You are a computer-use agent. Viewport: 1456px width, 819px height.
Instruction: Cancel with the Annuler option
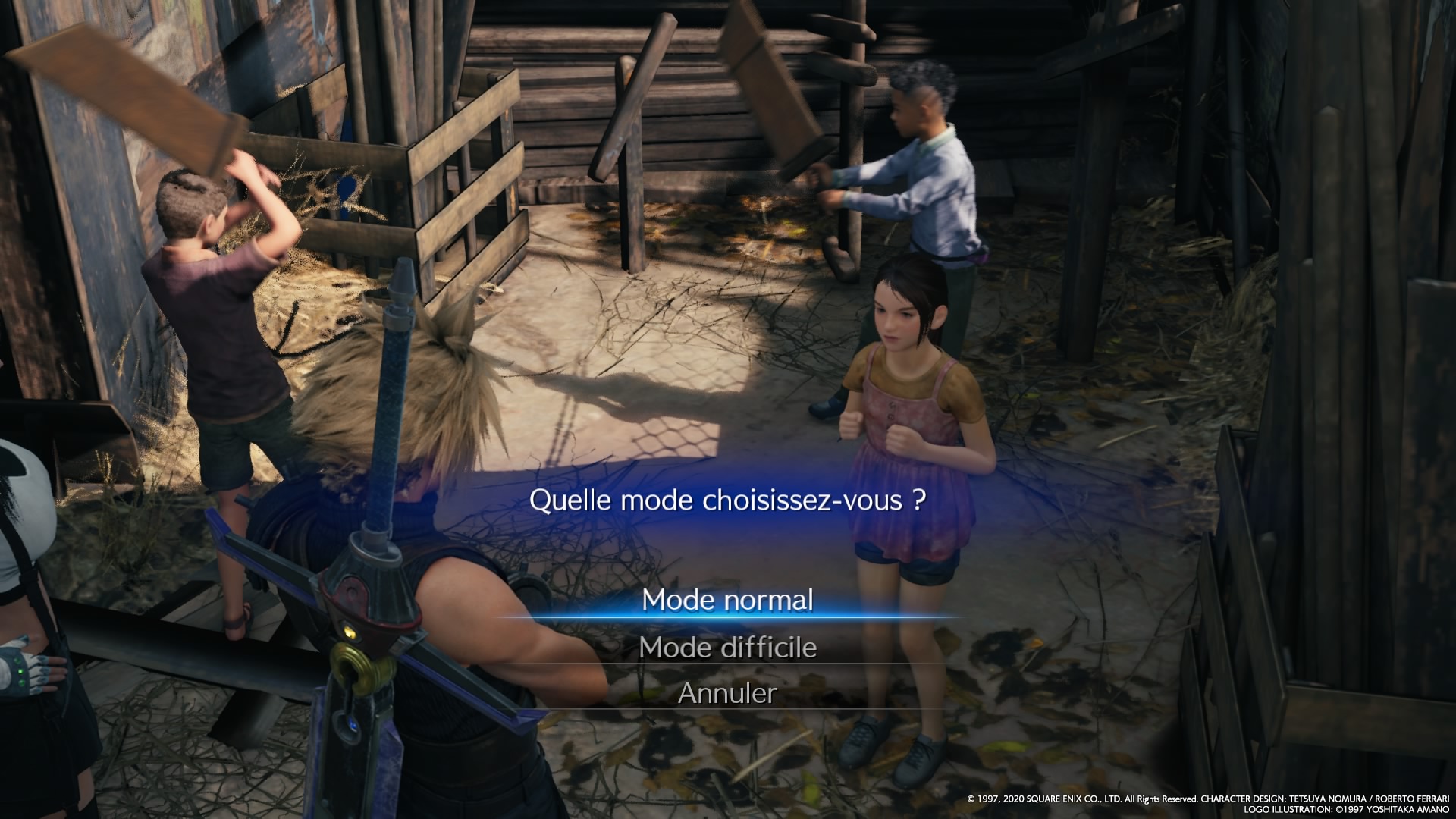(x=727, y=693)
